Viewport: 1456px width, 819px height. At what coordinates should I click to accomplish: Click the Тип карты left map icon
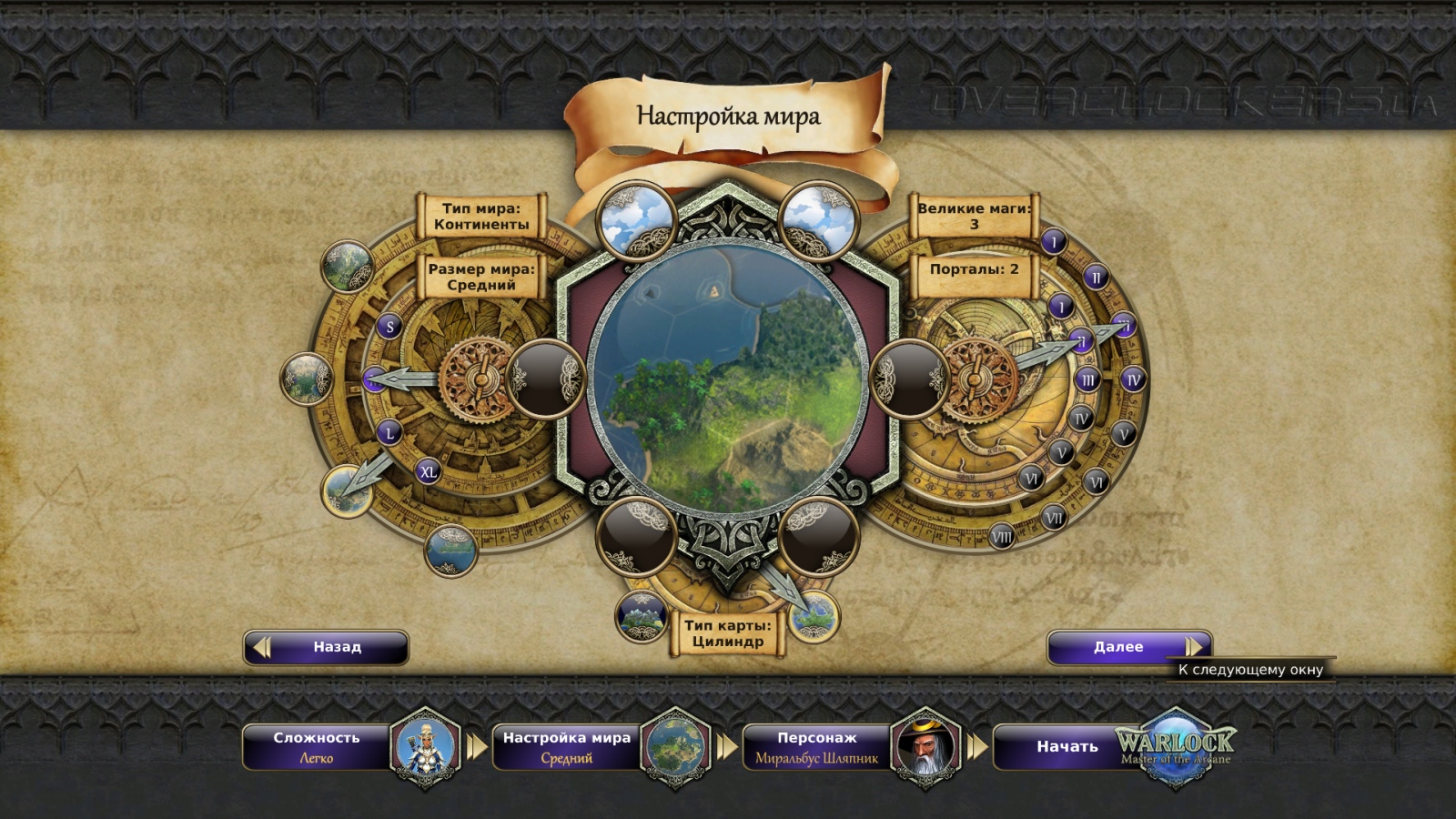coord(641,616)
